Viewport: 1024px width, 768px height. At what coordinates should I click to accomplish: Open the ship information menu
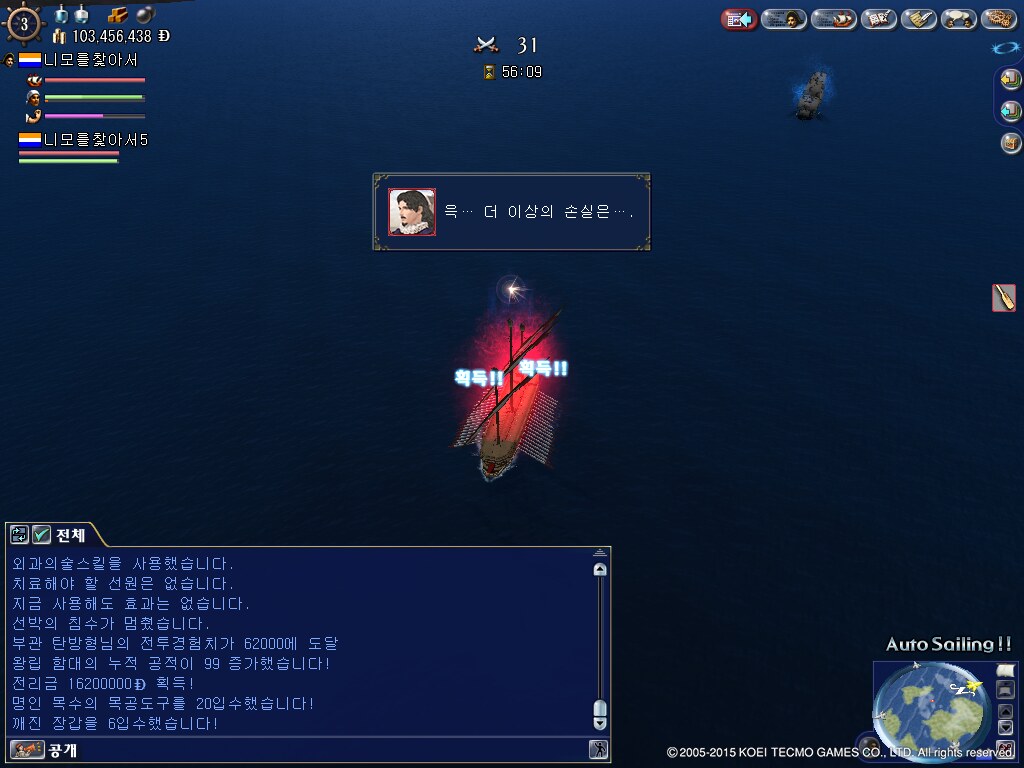click(833, 19)
